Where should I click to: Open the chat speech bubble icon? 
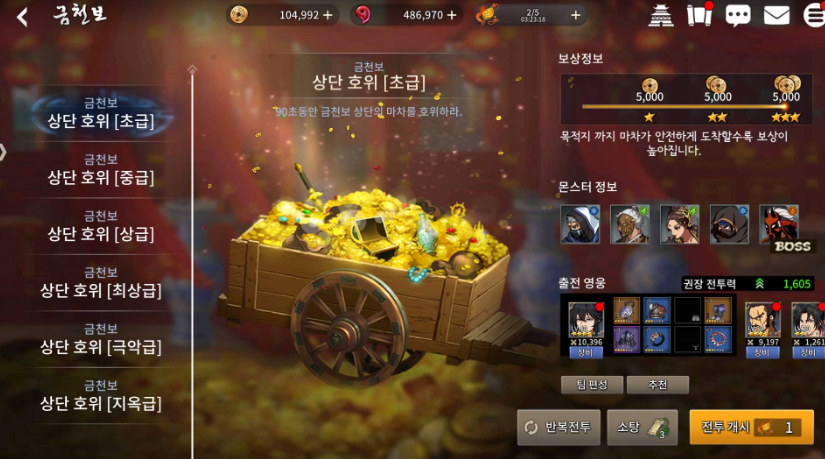738,15
